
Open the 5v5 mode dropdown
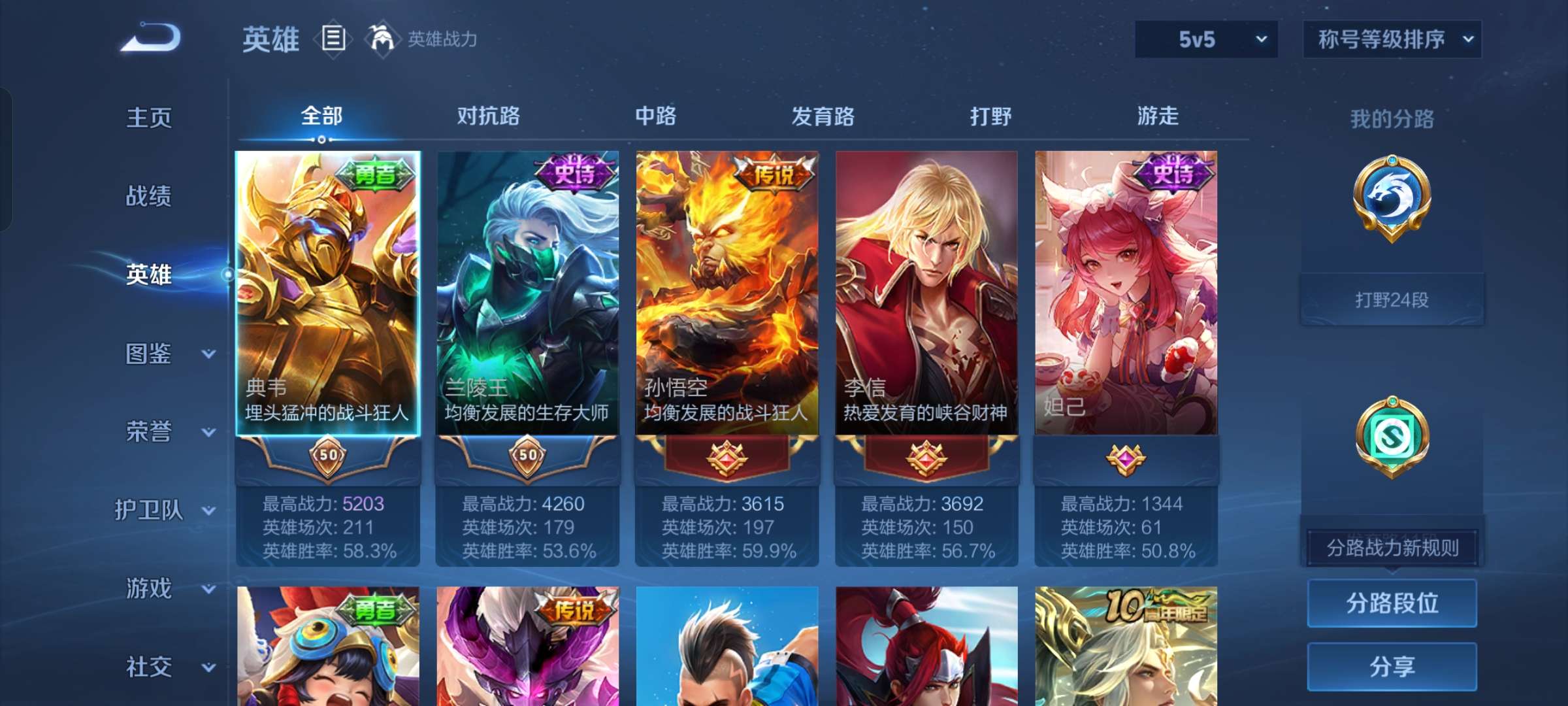click(x=1205, y=39)
